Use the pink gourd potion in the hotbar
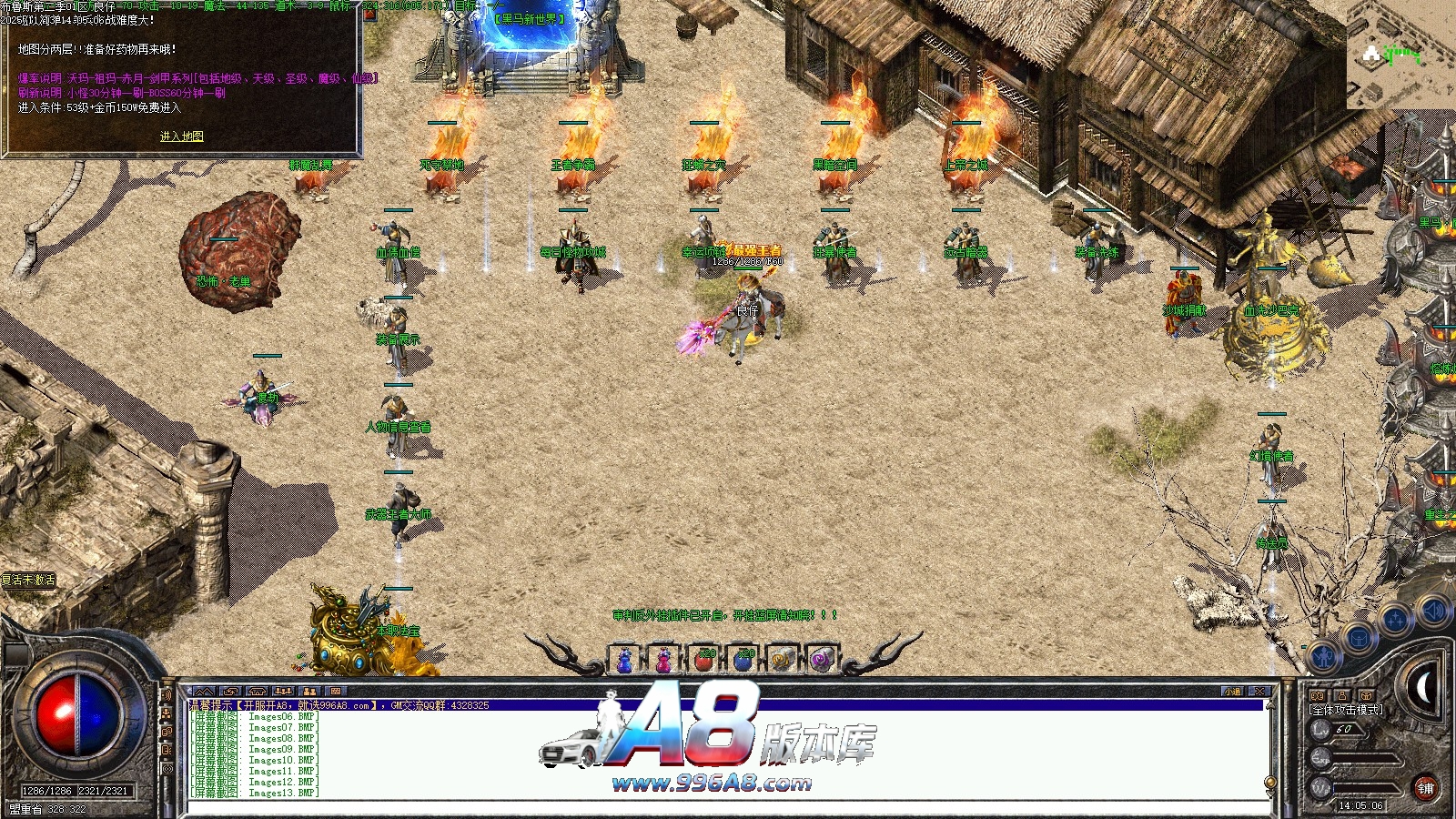Viewport: 1456px width, 819px height. (x=664, y=660)
